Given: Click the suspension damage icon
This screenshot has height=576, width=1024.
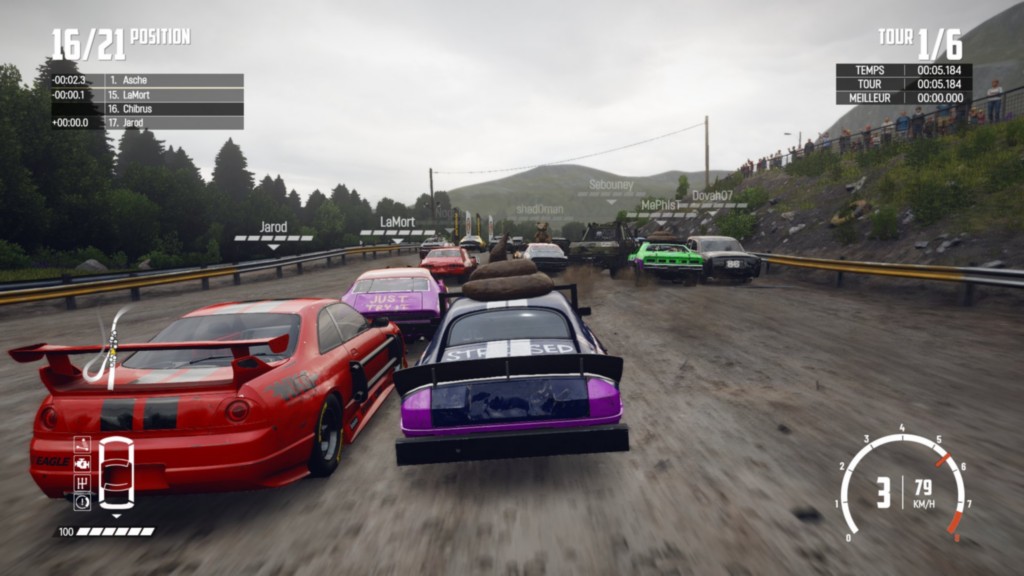Looking at the screenshot, I should 82,445.
